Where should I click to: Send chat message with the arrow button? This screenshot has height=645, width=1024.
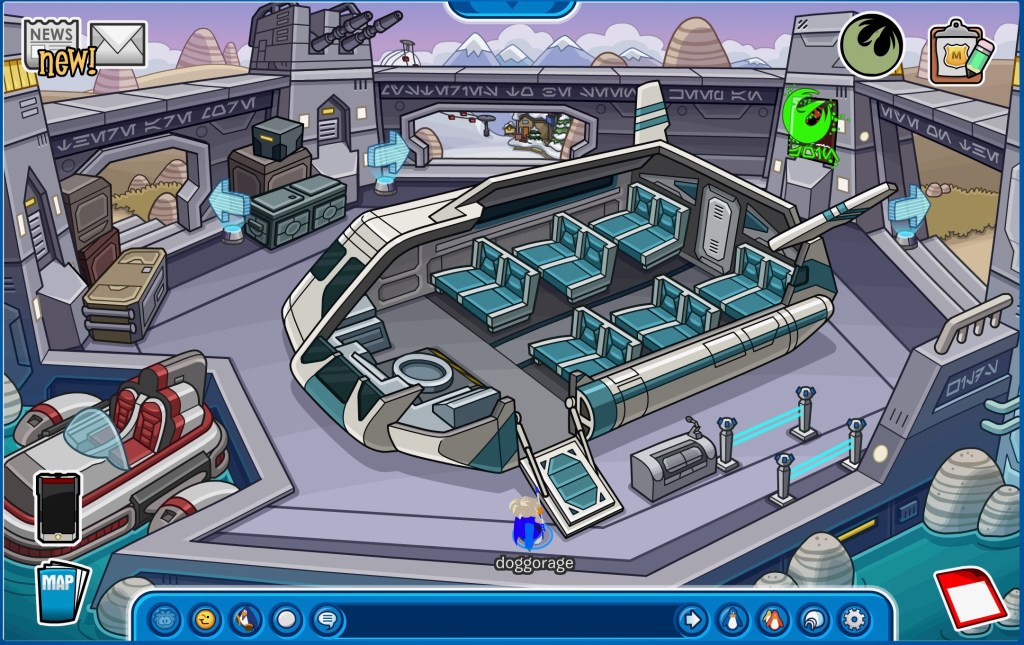pos(692,620)
